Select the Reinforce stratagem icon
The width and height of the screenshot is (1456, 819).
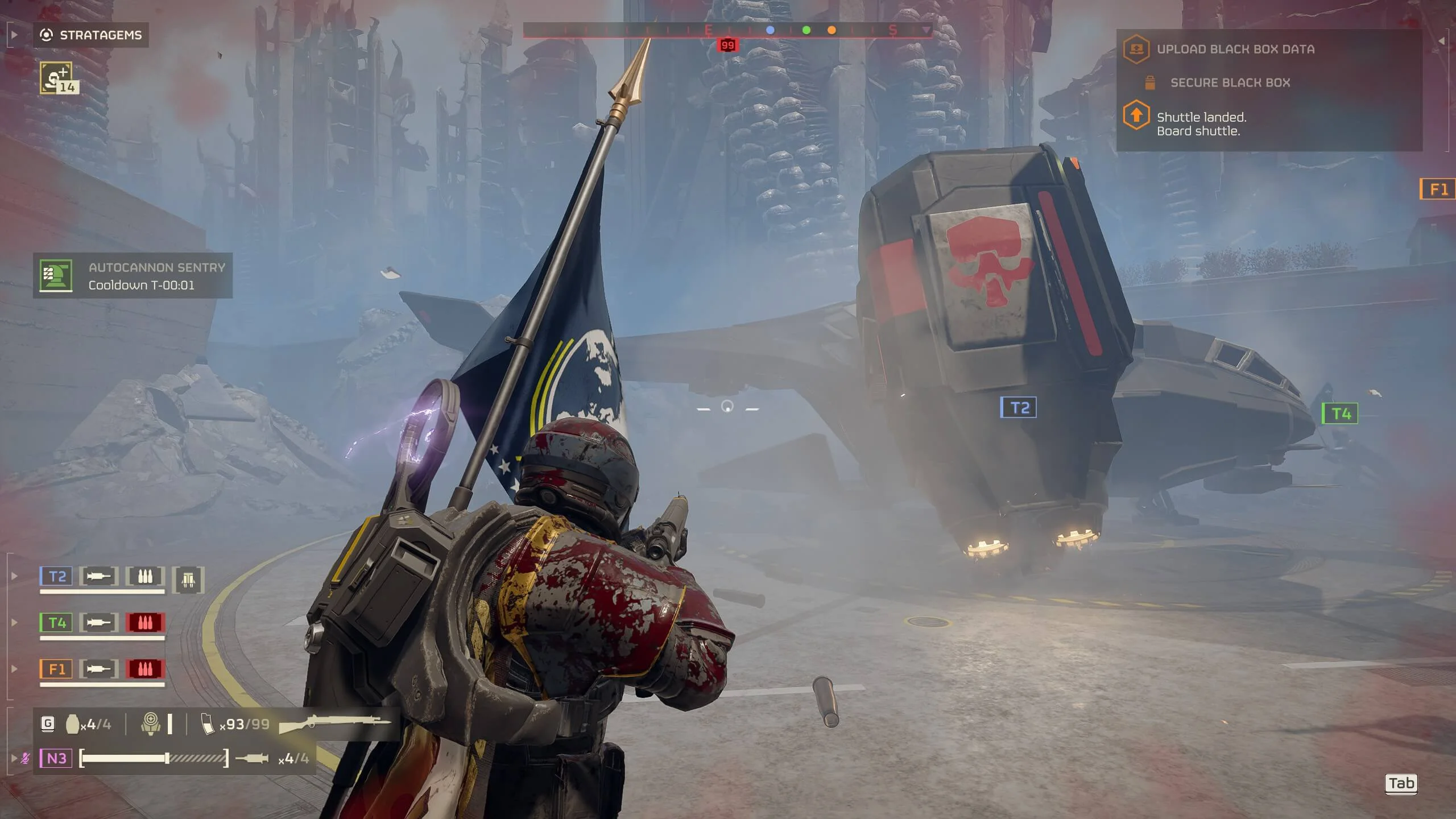[x=56, y=78]
